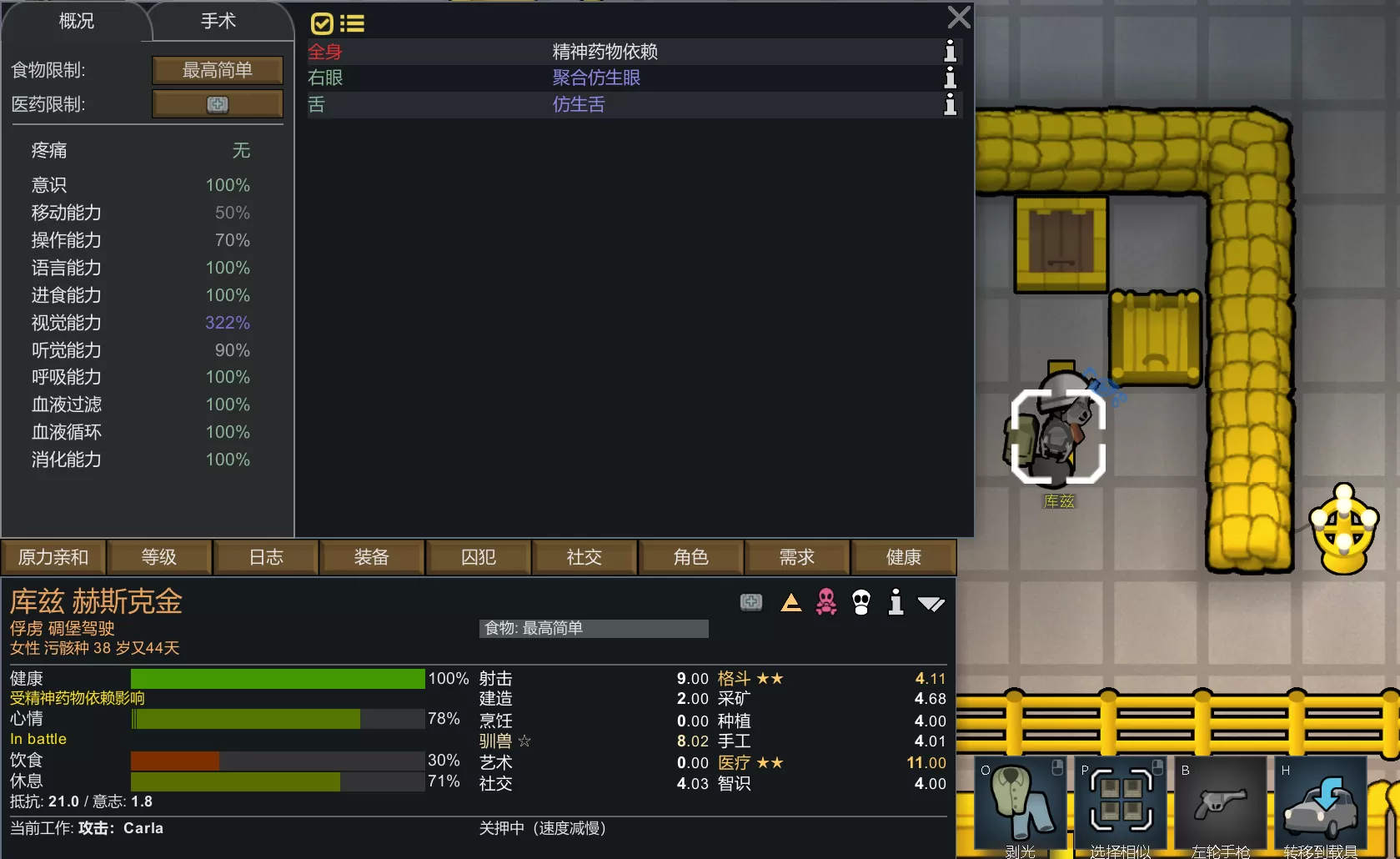Open the medicine restriction selector

coord(218,104)
